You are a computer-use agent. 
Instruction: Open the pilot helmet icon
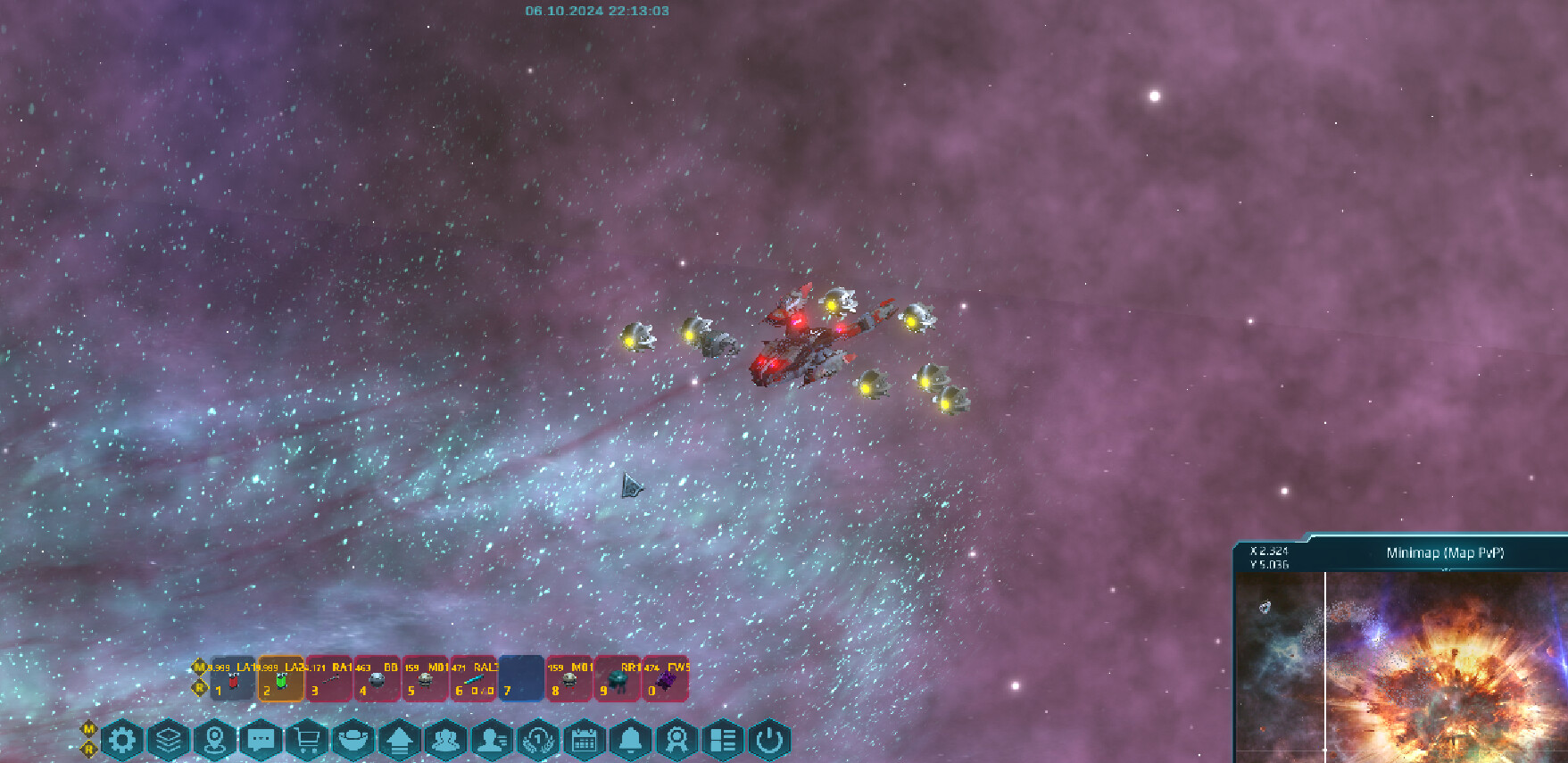[355, 741]
